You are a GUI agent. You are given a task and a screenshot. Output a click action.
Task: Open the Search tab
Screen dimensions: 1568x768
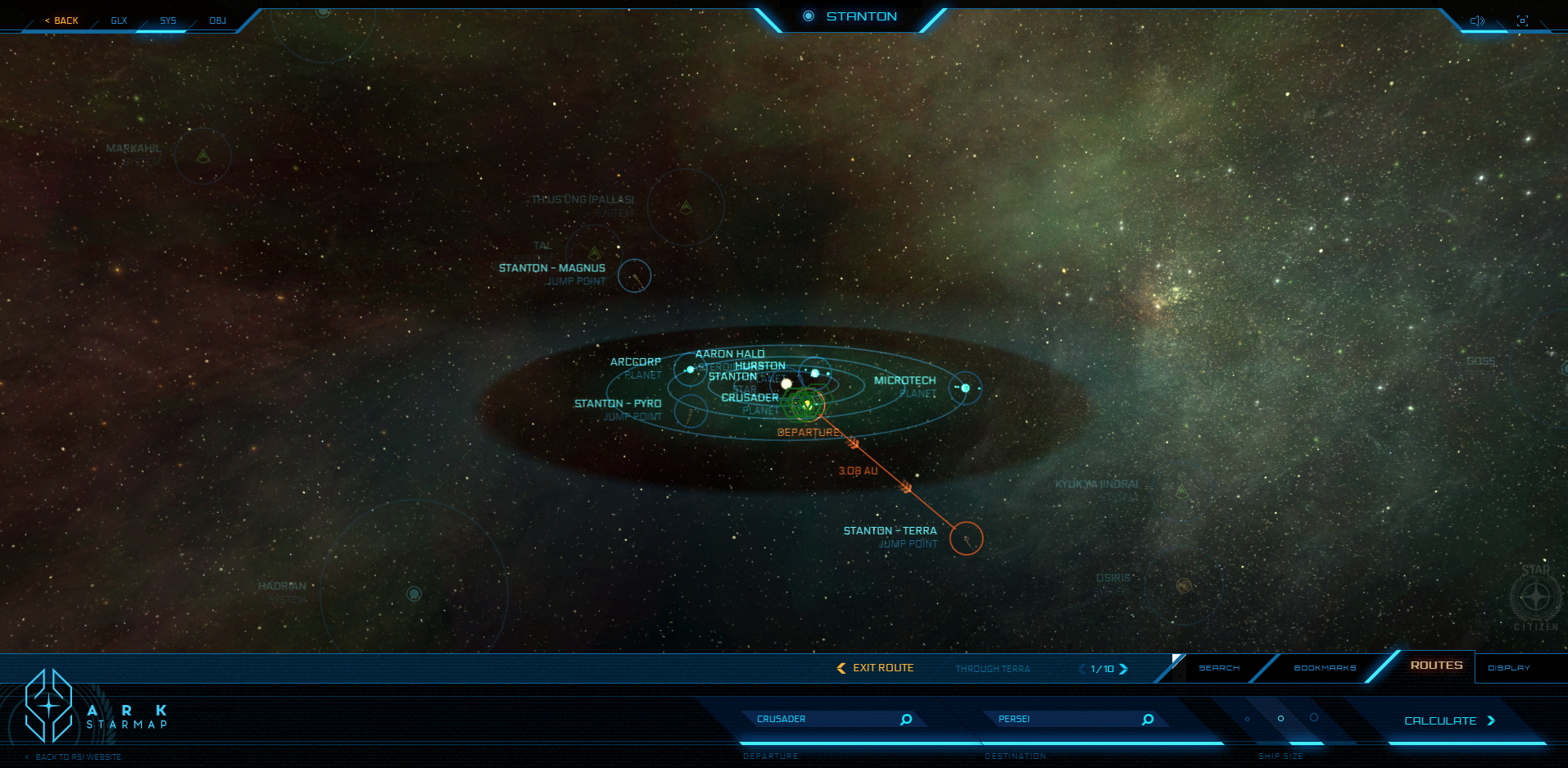click(x=1219, y=668)
